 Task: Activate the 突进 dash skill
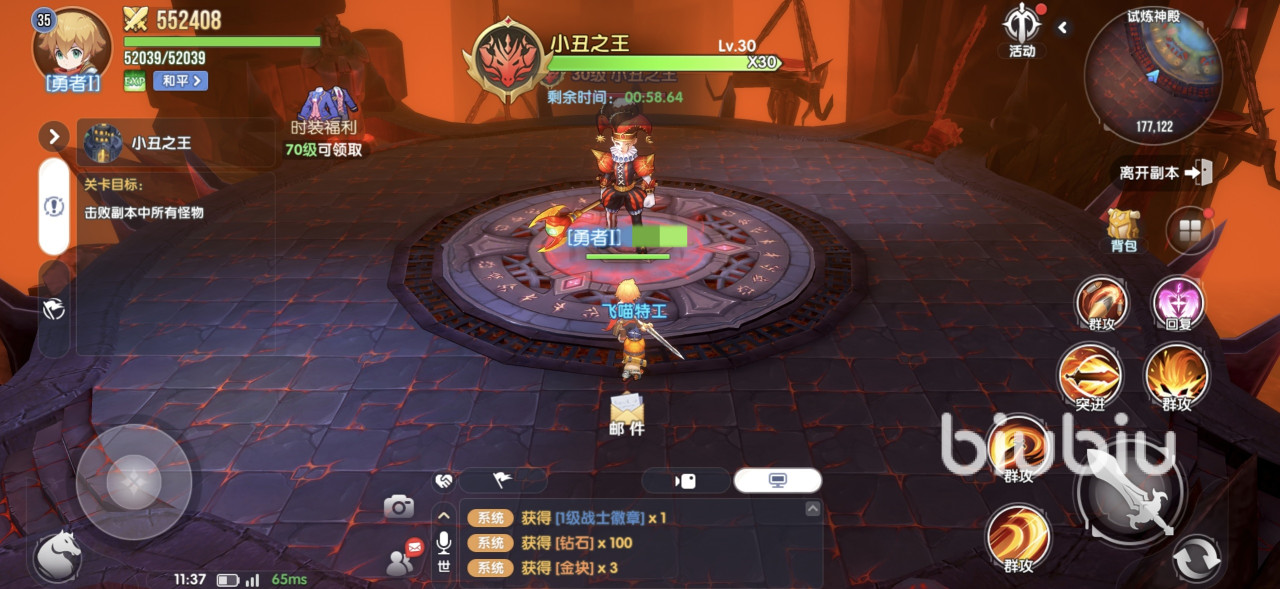(1090, 375)
